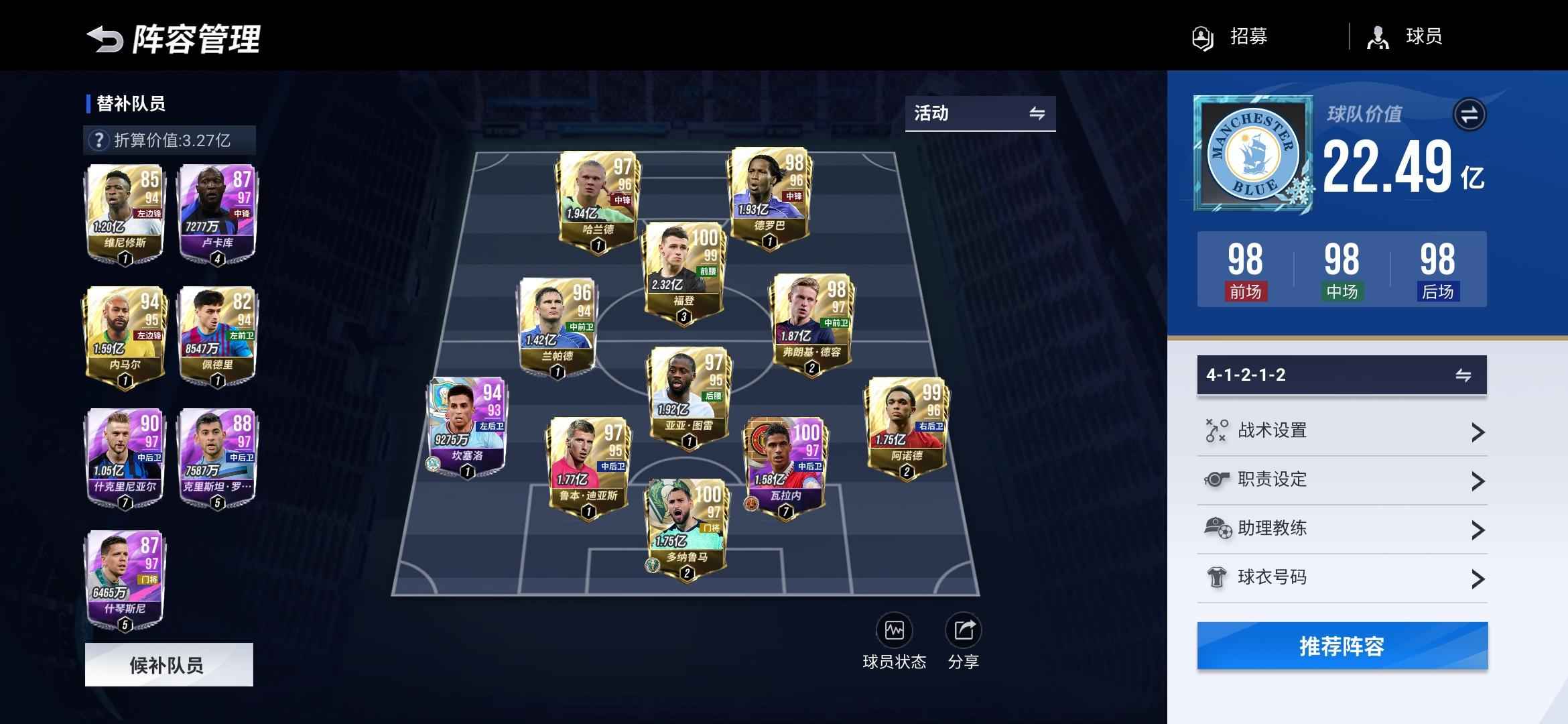
Task: Share the lineup with 分享
Action: pos(964,641)
